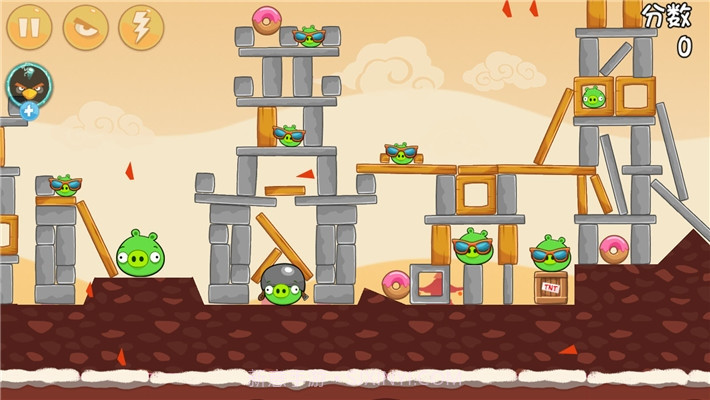Image resolution: width=710 pixels, height=400 pixels.
Task: Click the blue plus badge under the bird portrait
Action: (x=29, y=110)
